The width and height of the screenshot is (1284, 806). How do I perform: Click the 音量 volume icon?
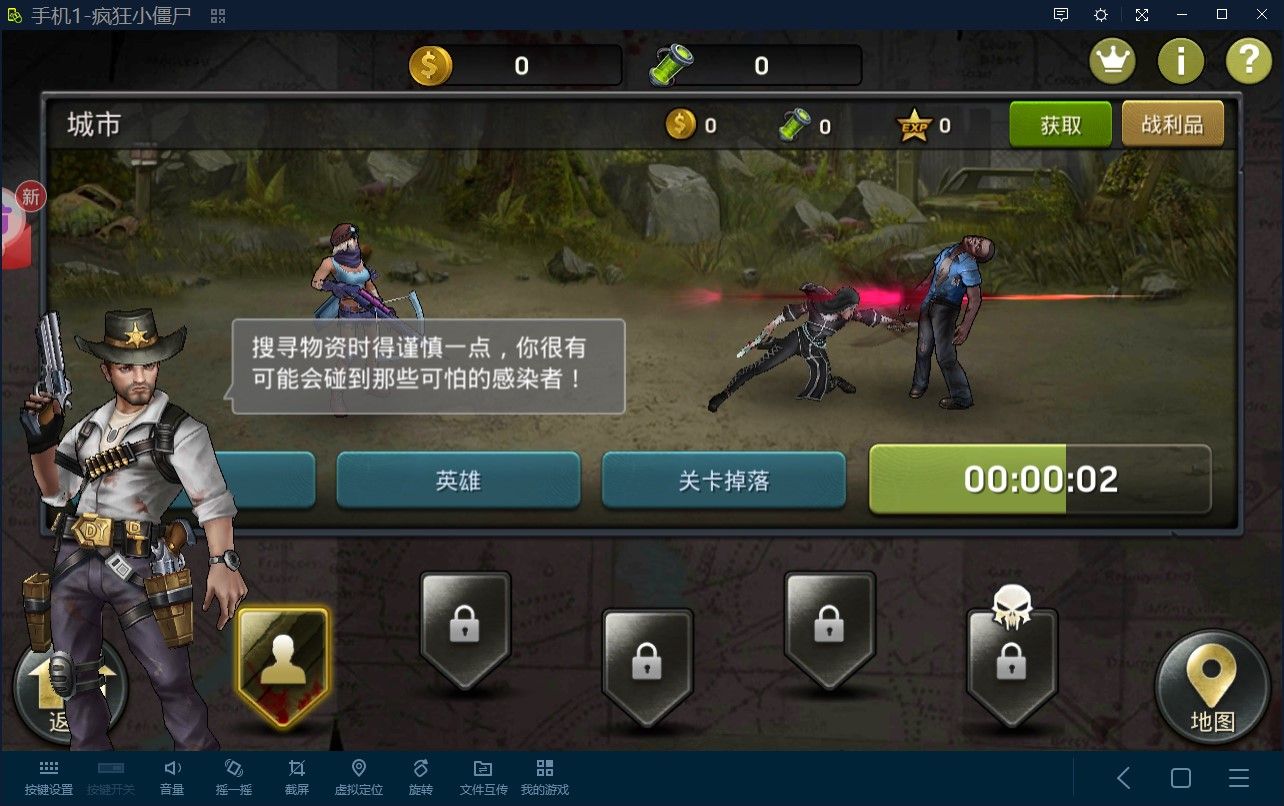172,775
